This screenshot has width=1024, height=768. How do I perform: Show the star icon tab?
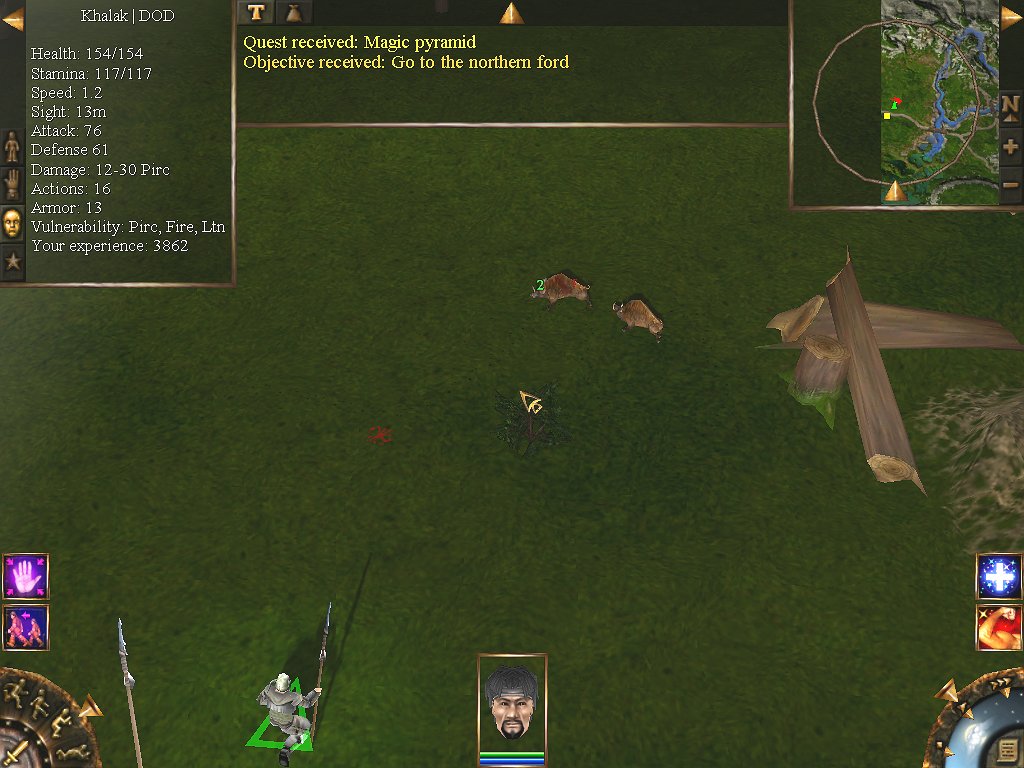12,262
